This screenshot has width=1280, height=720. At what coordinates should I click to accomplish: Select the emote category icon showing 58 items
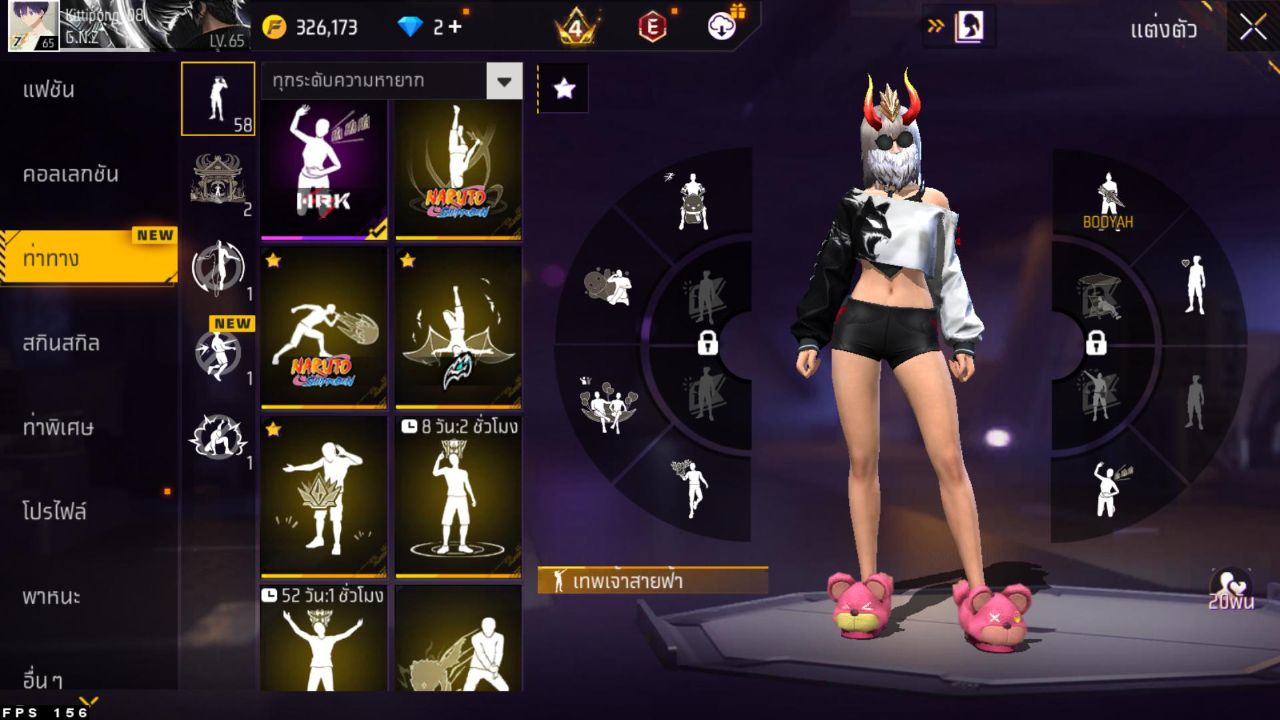[x=219, y=98]
